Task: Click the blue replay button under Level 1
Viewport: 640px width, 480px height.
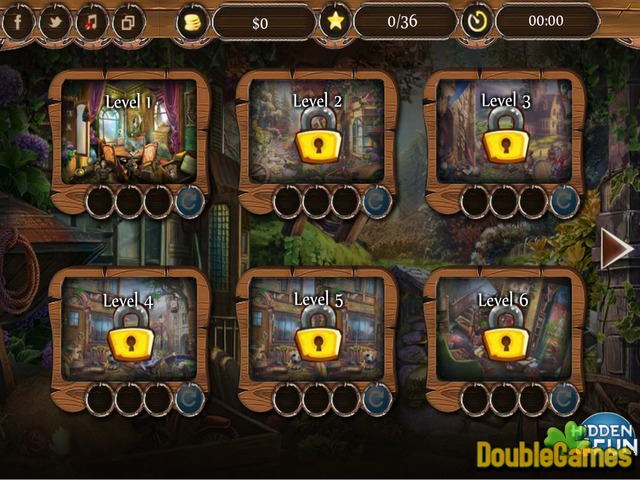Action: coord(188,201)
